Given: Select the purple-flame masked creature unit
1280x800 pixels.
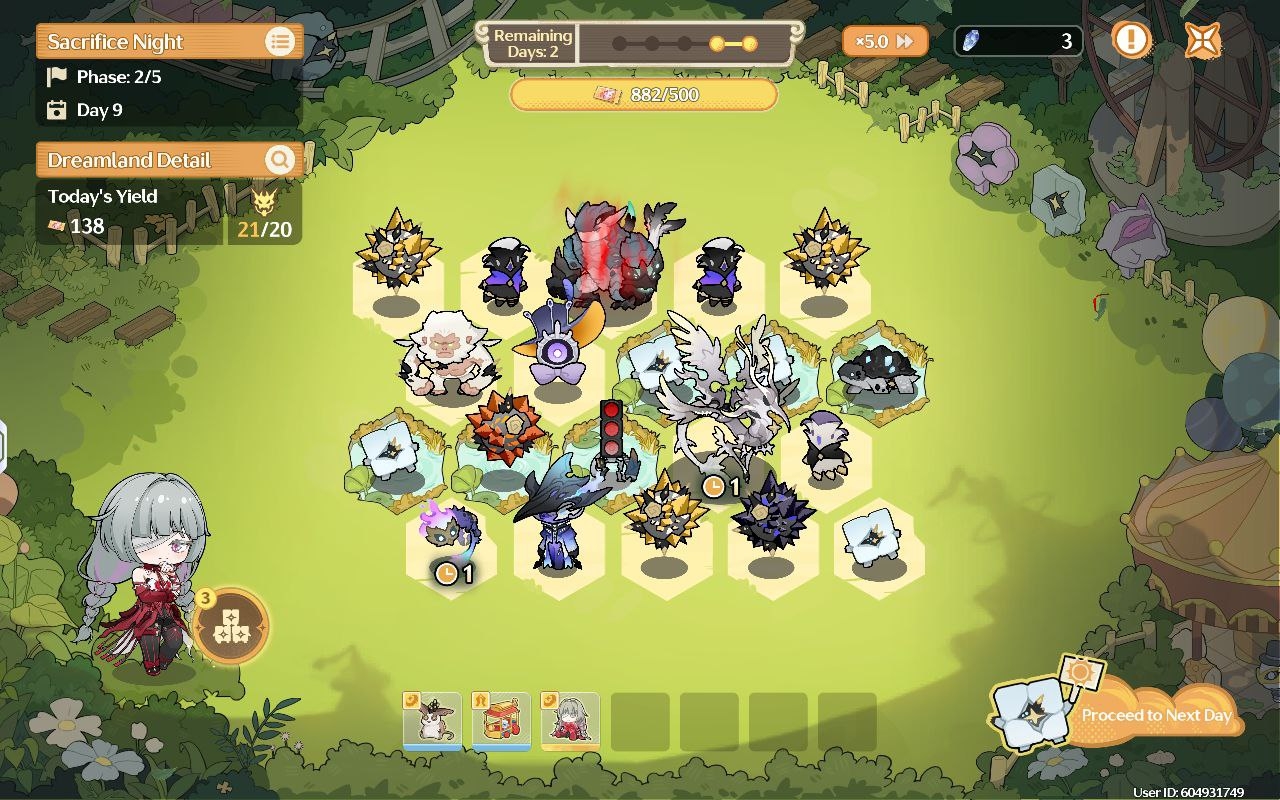Looking at the screenshot, I should pos(450,535).
